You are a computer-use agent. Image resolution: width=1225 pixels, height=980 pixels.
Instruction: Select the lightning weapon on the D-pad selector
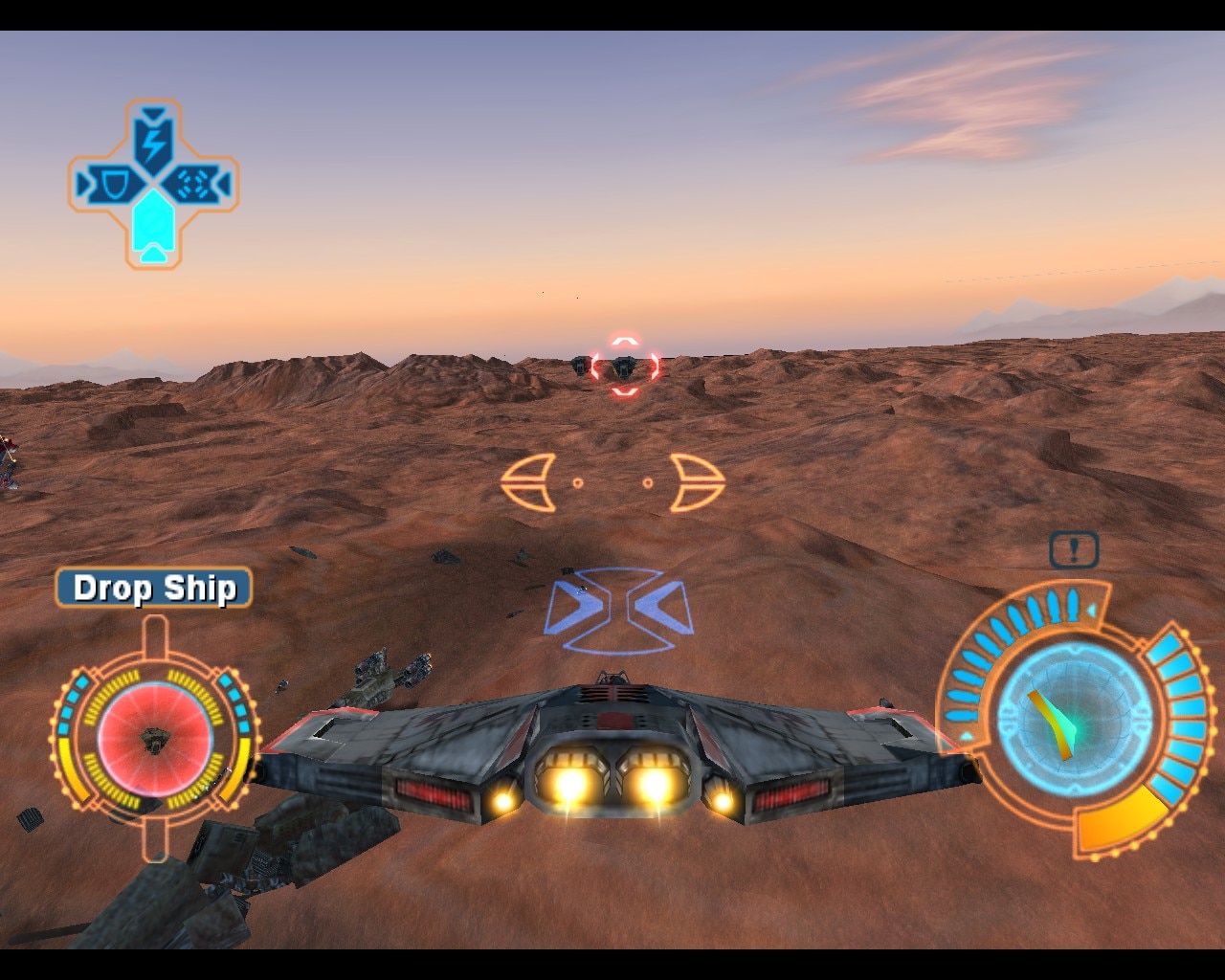[153, 143]
